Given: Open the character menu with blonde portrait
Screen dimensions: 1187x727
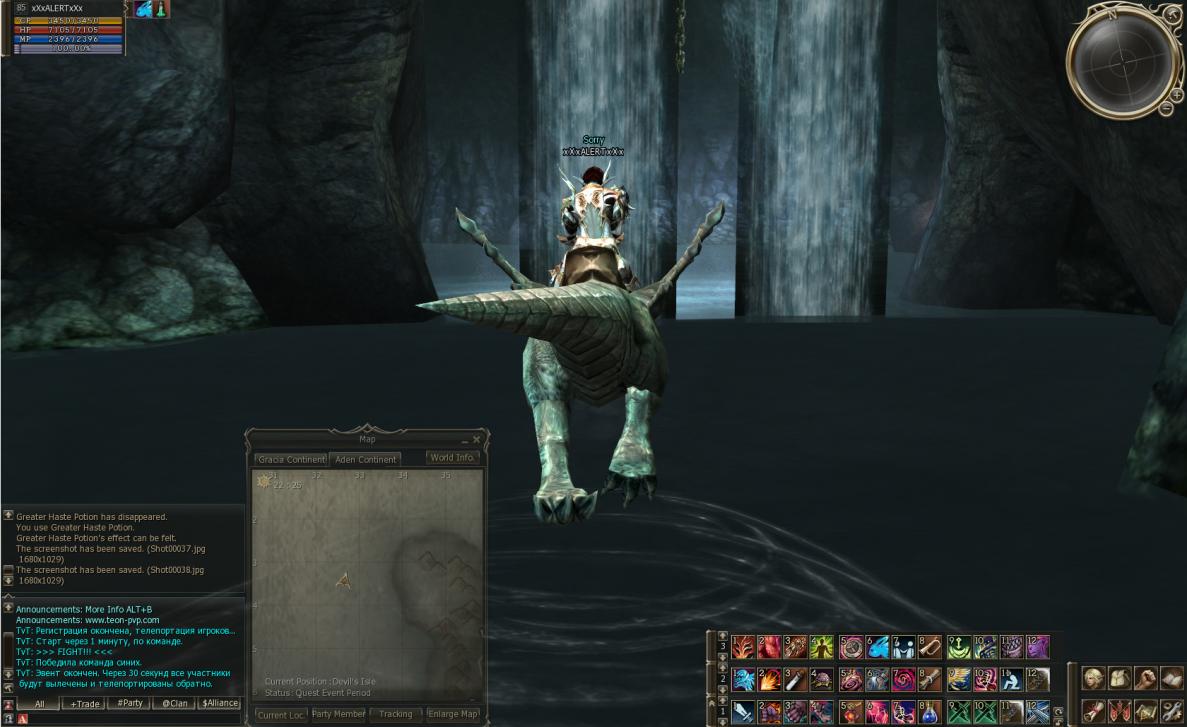Looking at the screenshot, I should pos(1093,679).
